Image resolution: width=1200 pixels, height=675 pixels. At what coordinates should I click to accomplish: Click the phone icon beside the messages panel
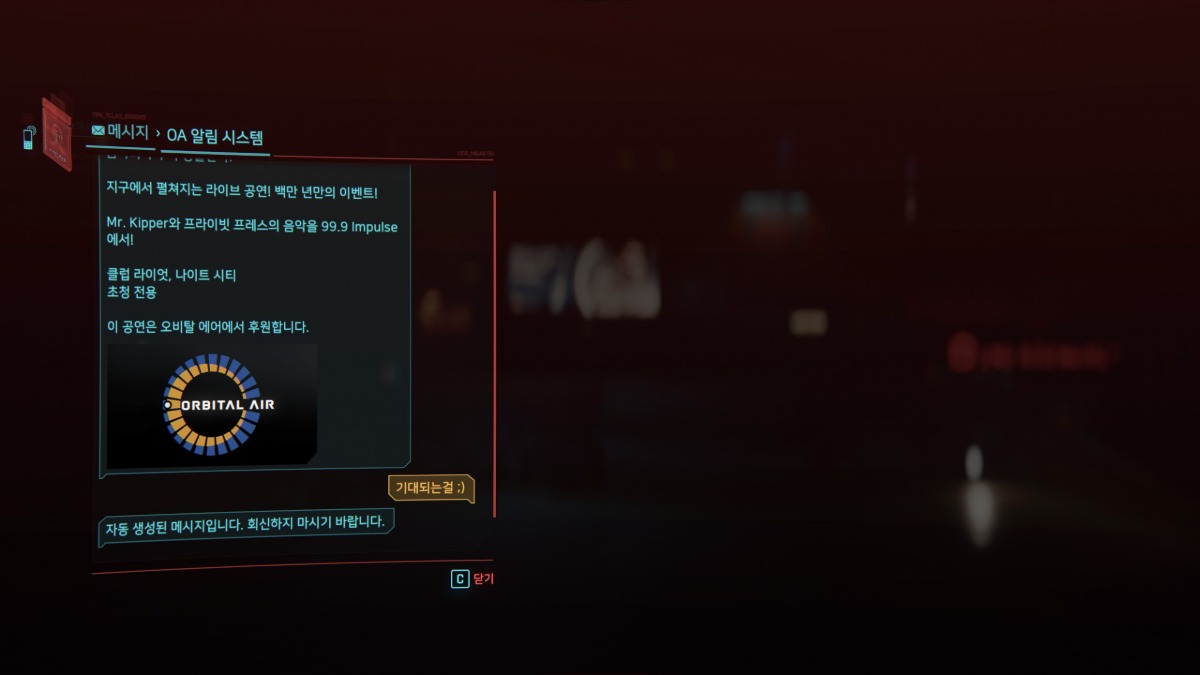coord(29,138)
